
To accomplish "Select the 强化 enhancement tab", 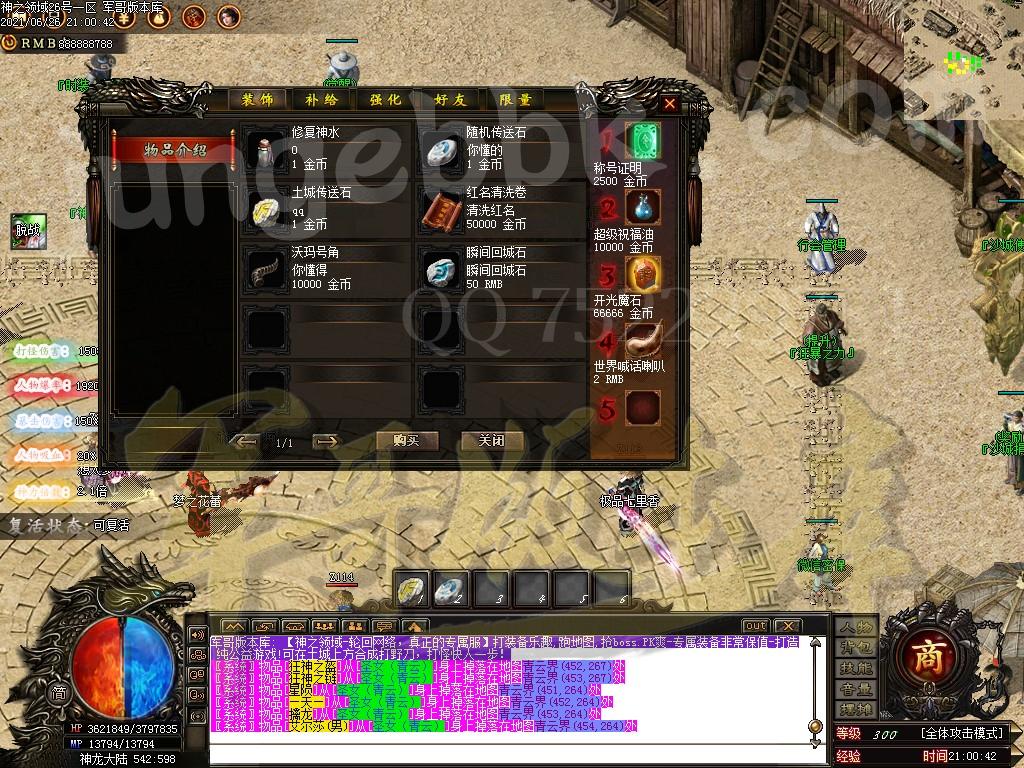I will 386,100.
